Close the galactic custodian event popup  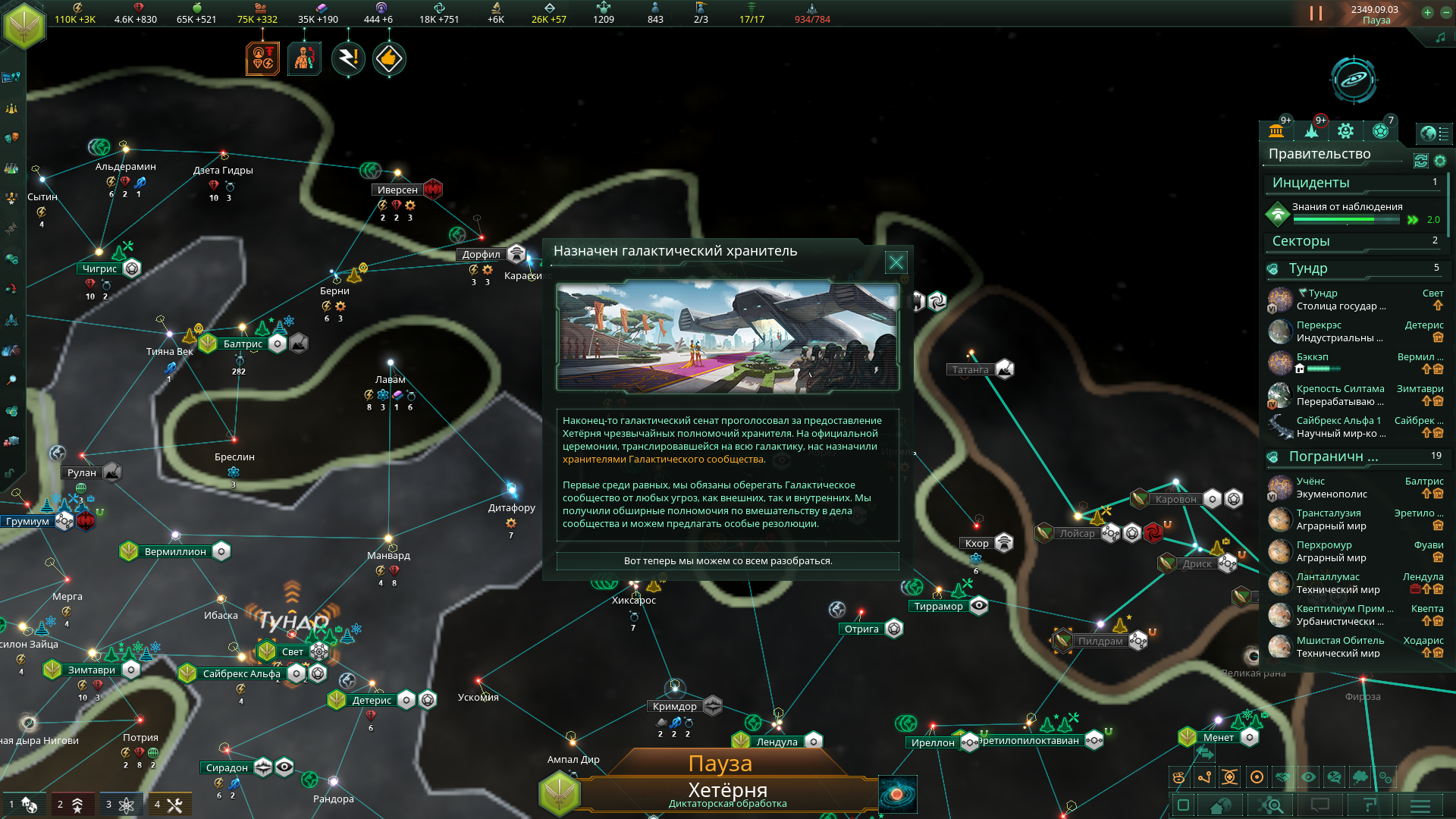tap(896, 262)
